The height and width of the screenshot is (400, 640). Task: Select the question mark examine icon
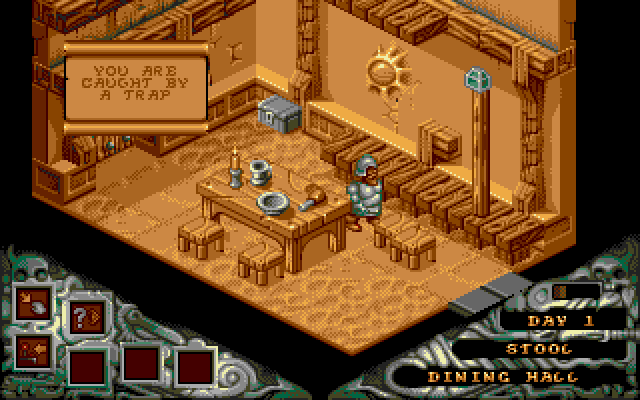(82, 316)
